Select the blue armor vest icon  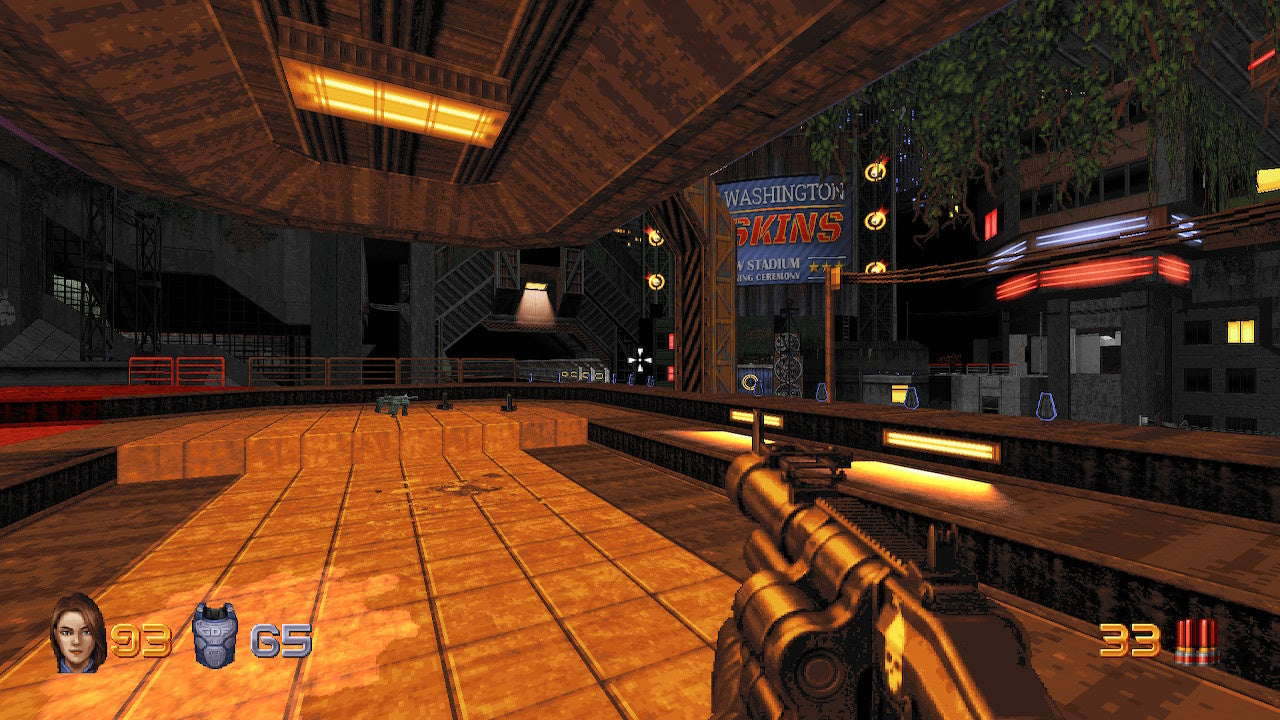coord(215,635)
